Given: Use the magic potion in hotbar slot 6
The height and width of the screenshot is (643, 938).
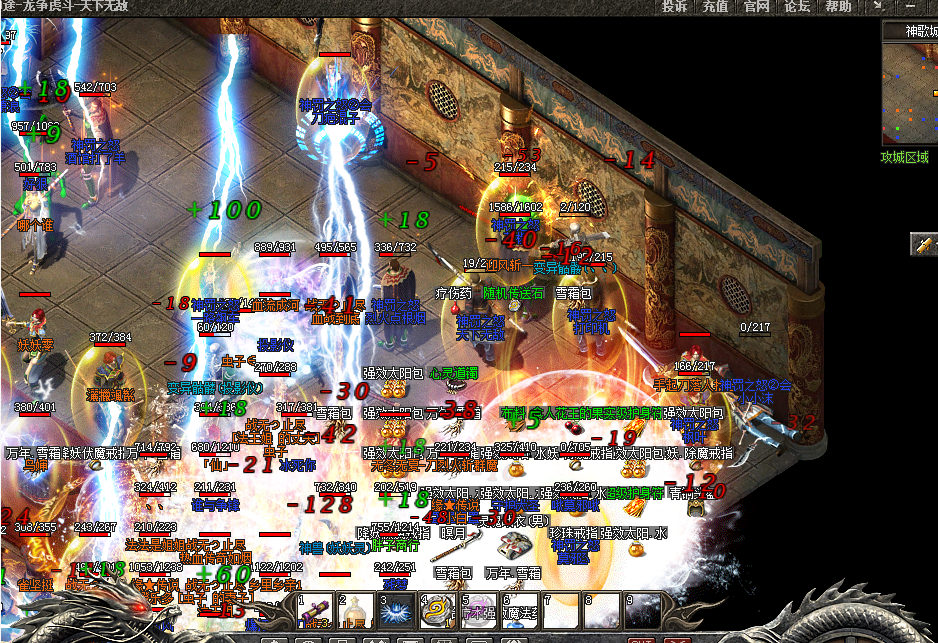Looking at the screenshot, I should click(x=520, y=612).
